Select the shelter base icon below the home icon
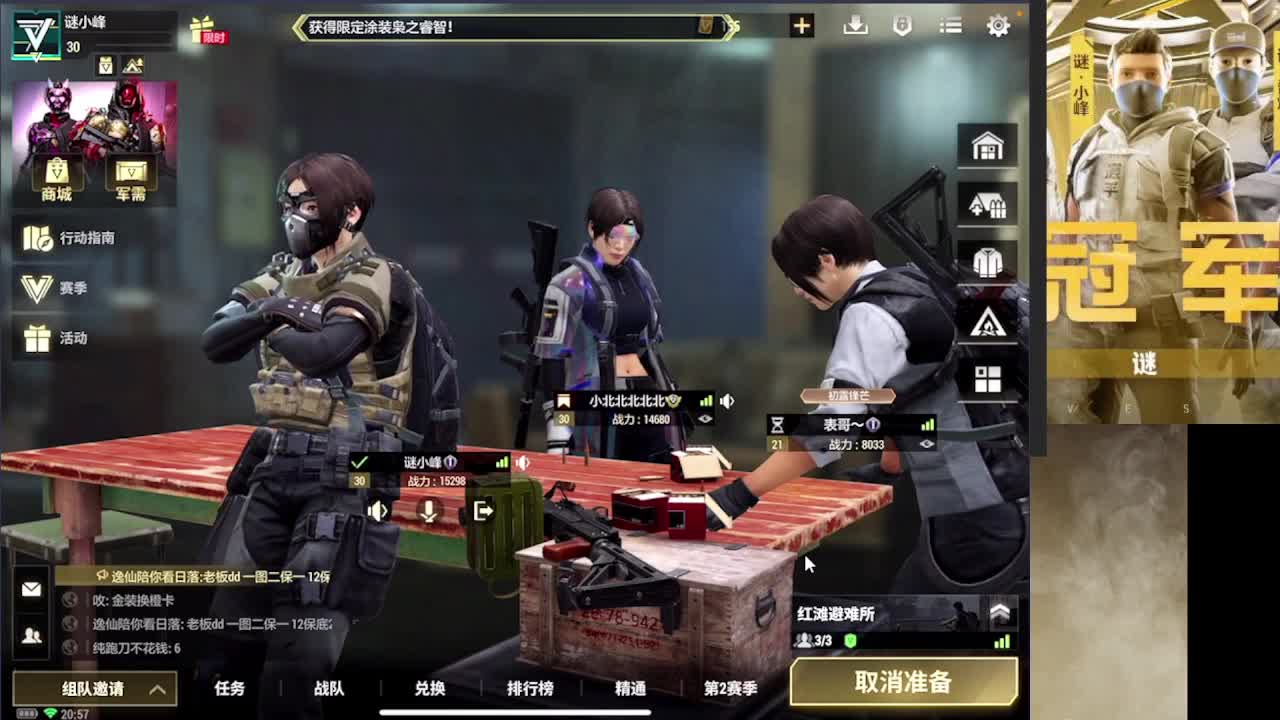1280x720 pixels. coord(987,203)
